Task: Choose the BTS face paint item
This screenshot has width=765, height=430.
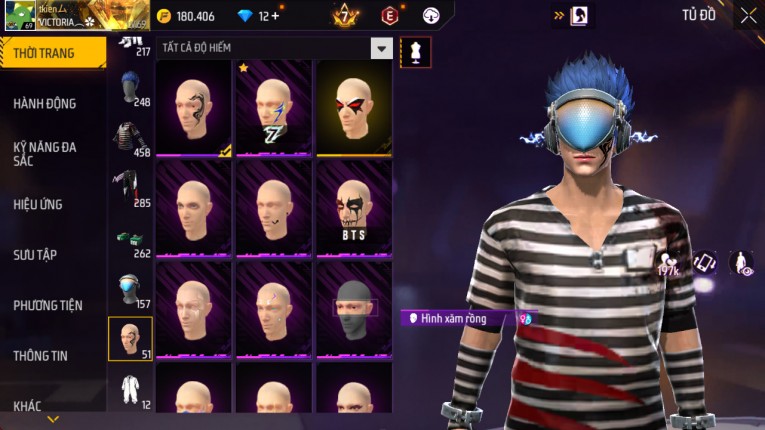Action: tap(354, 208)
